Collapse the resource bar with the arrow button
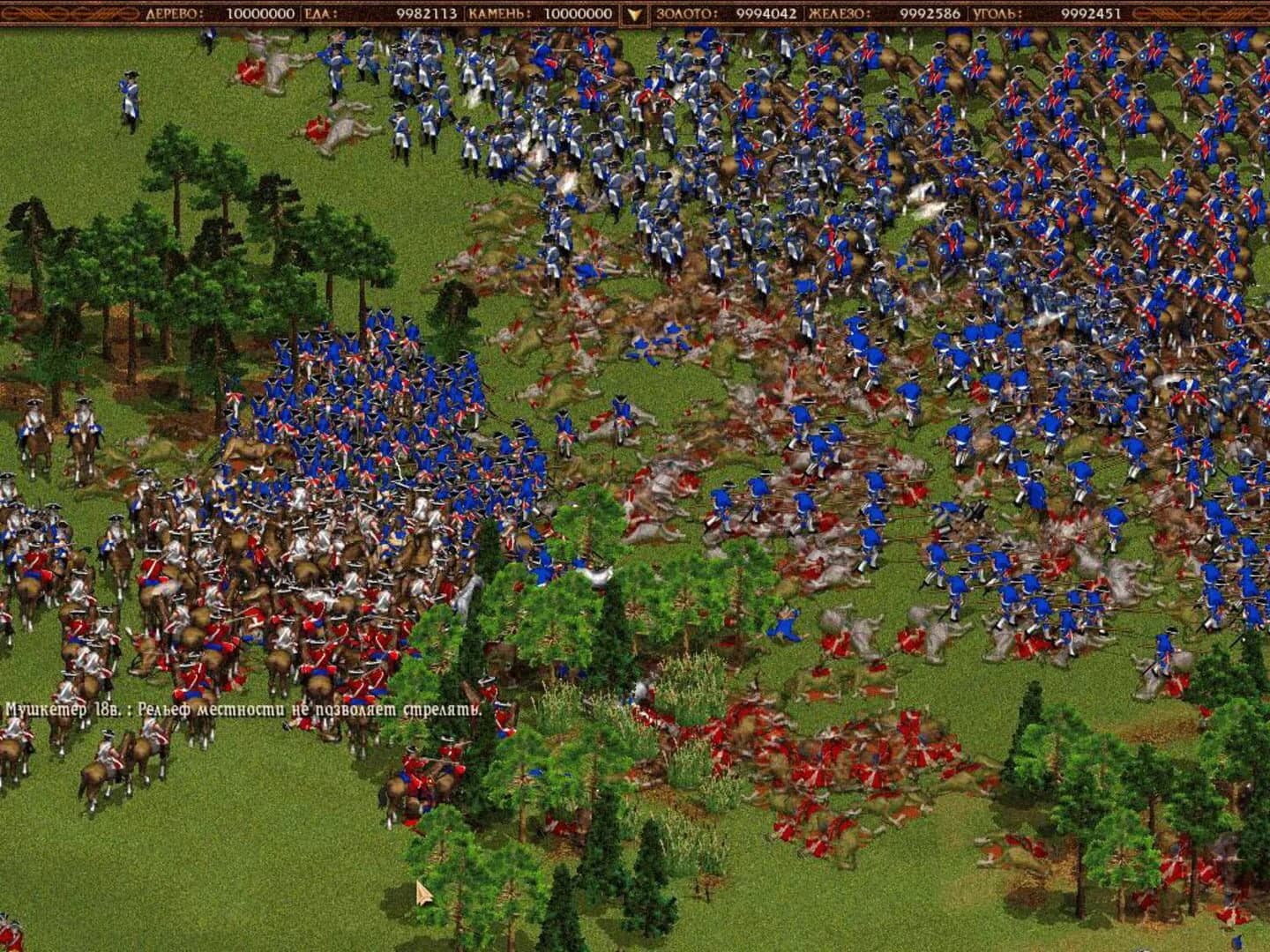The height and width of the screenshot is (952, 1270). [x=634, y=12]
